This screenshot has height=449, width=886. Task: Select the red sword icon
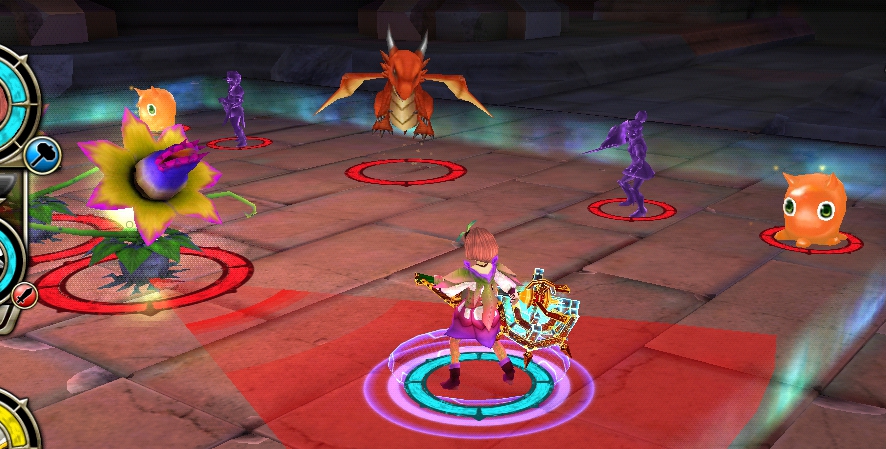(x=25, y=294)
